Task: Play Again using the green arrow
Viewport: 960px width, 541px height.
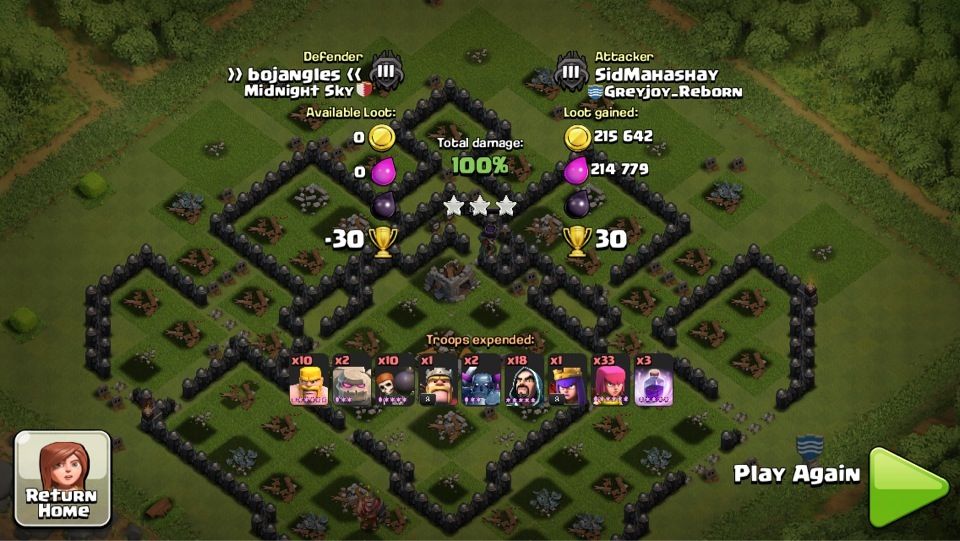Action: (906, 487)
